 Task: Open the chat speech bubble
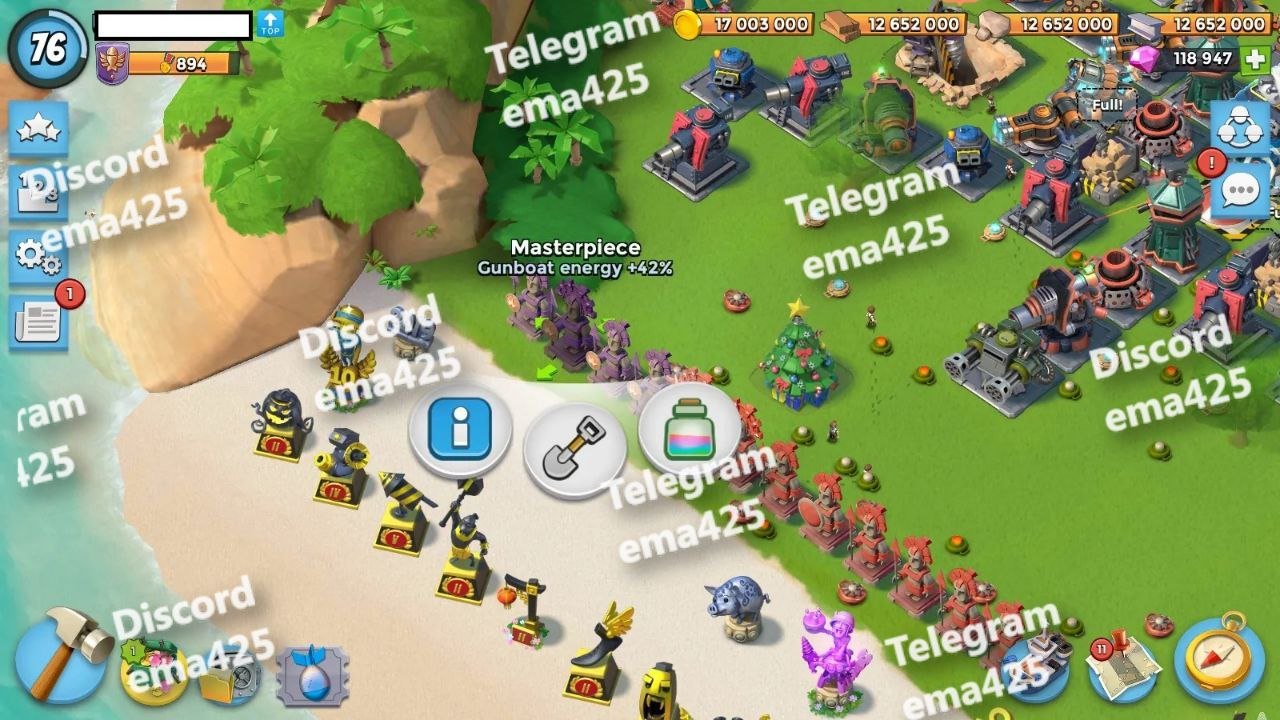click(1240, 190)
